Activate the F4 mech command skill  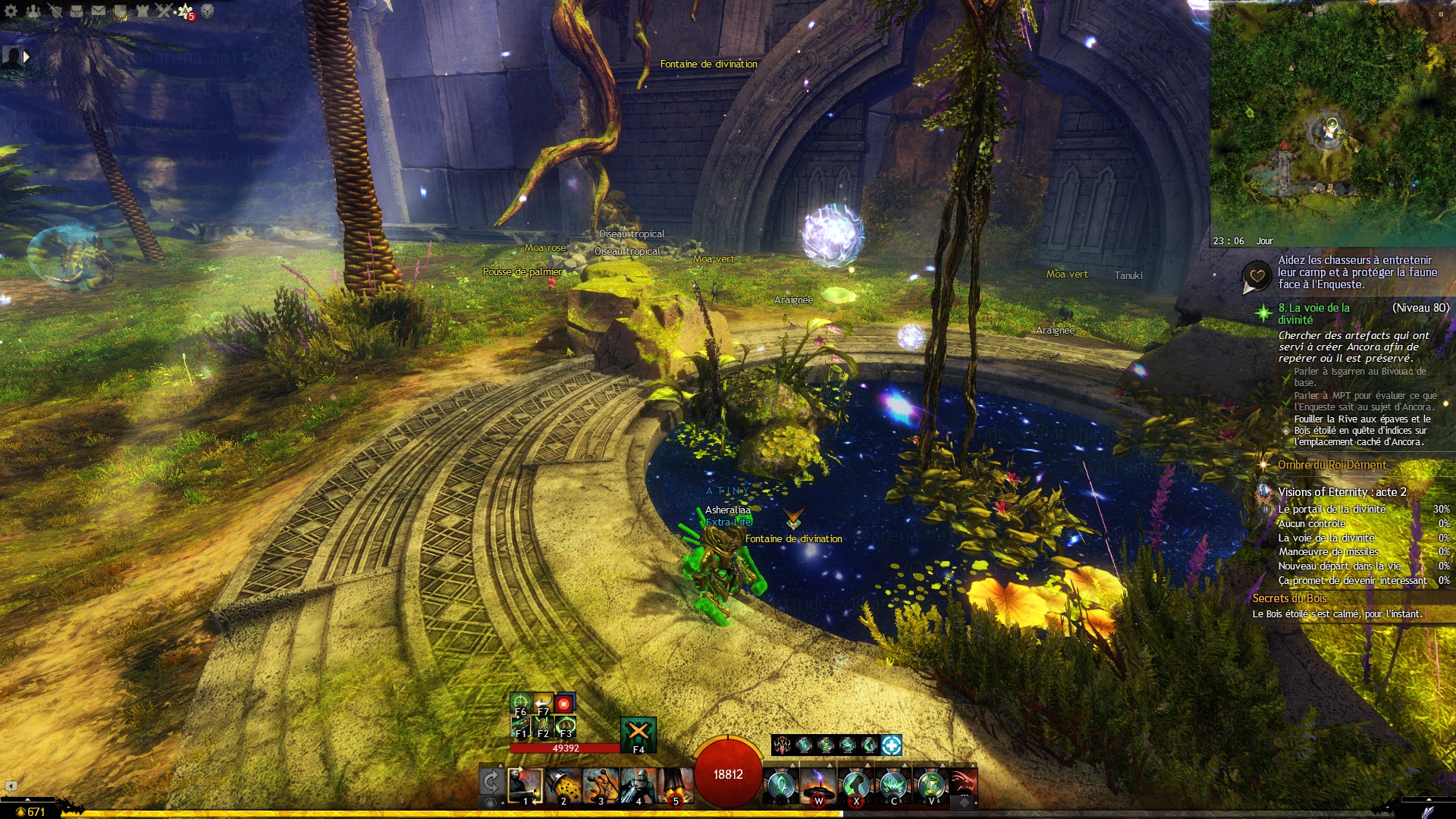638,733
